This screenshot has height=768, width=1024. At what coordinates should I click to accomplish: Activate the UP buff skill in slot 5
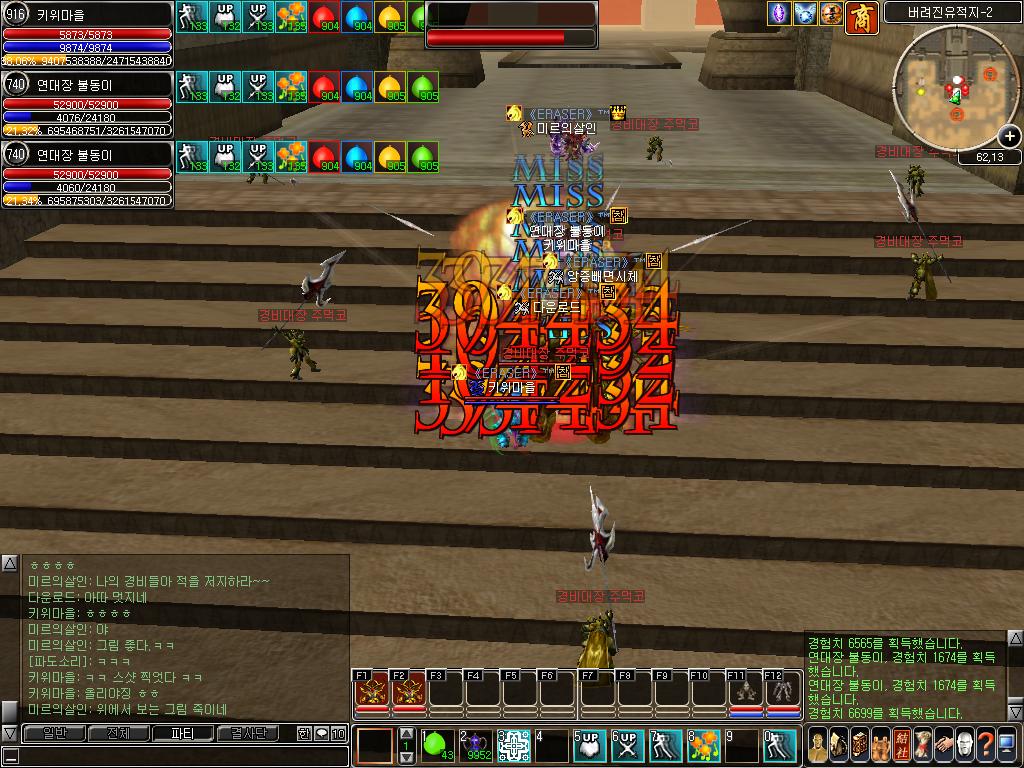(590, 745)
